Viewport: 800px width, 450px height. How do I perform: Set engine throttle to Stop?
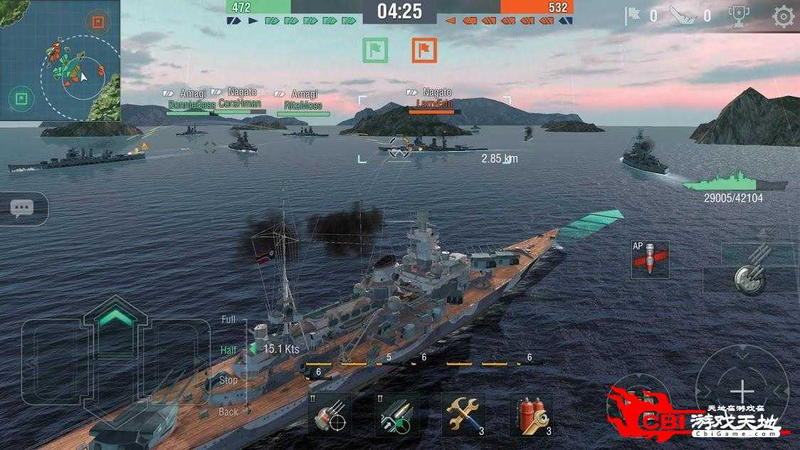[229, 380]
